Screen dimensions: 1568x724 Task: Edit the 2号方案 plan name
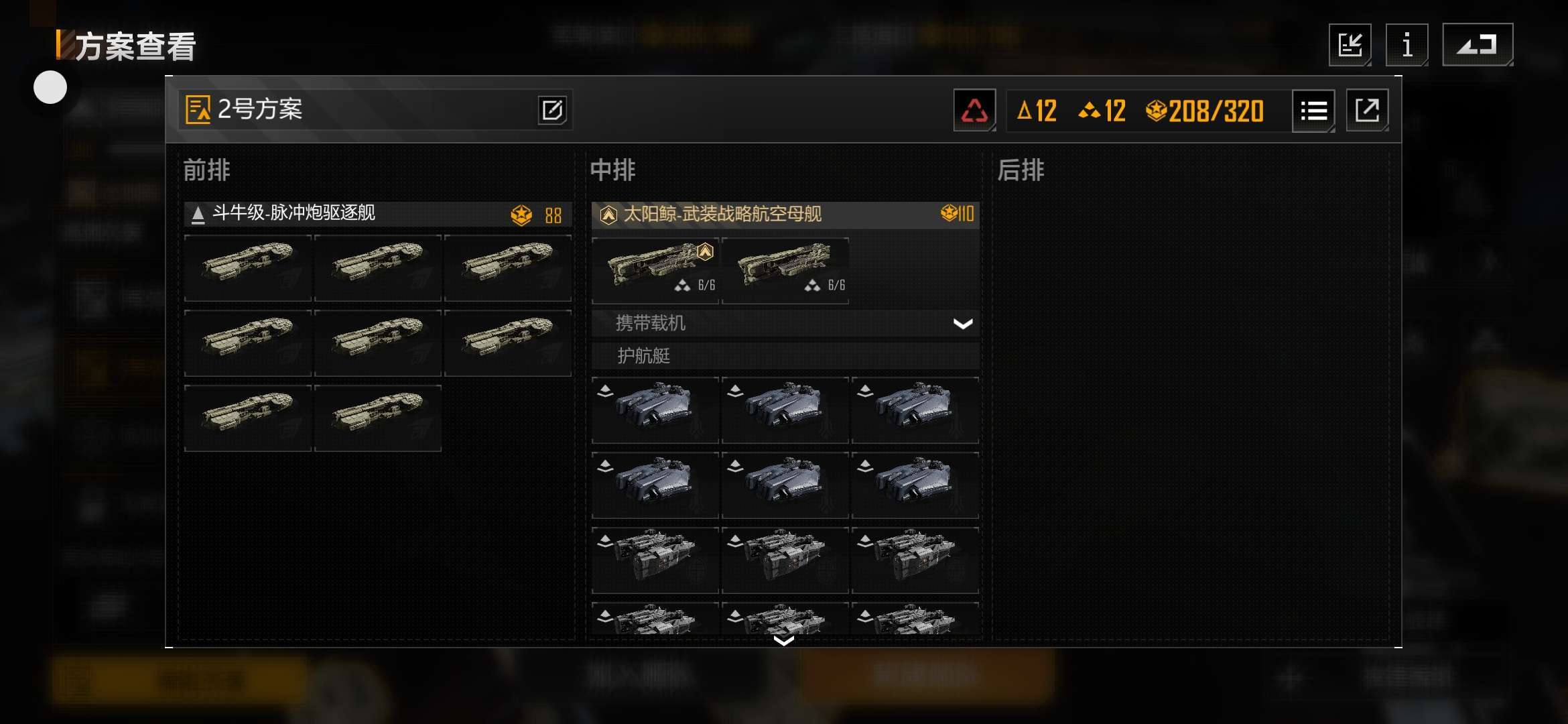[552, 110]
